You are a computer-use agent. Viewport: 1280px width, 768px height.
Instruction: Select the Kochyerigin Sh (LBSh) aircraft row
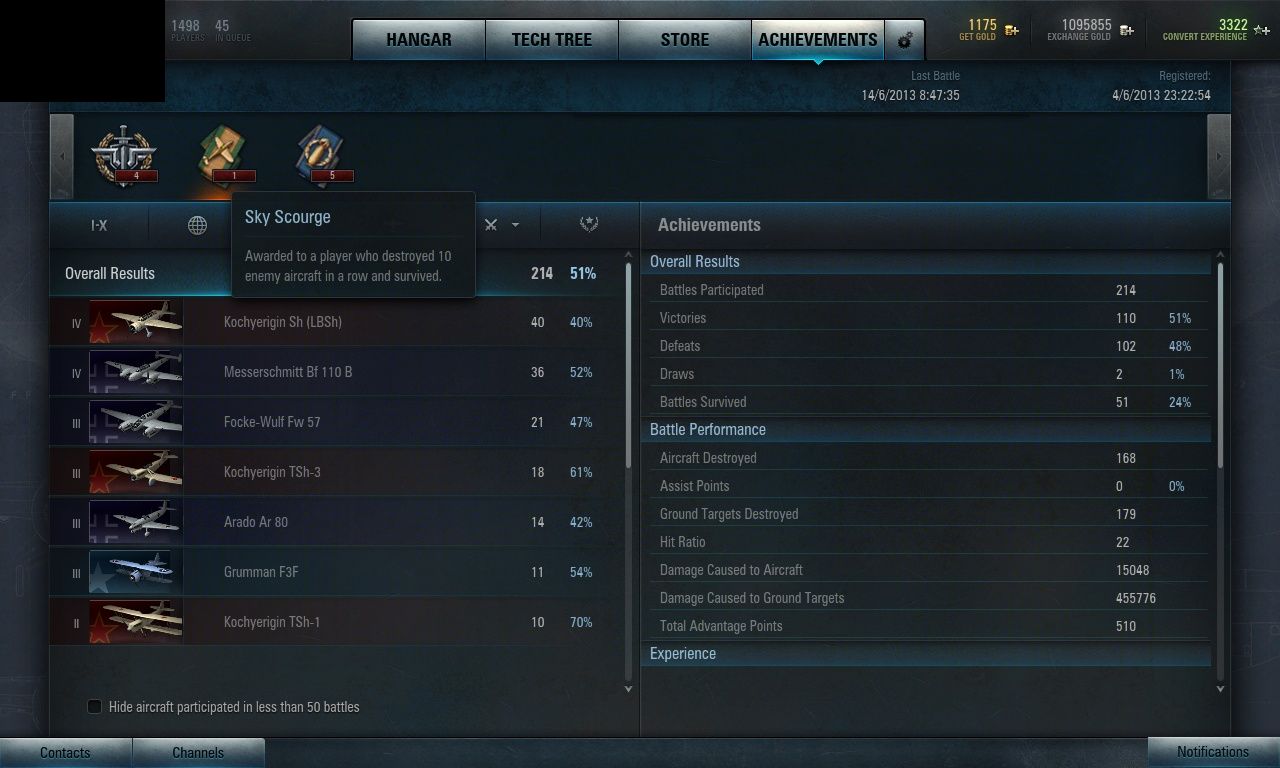(x=338, y=322)
